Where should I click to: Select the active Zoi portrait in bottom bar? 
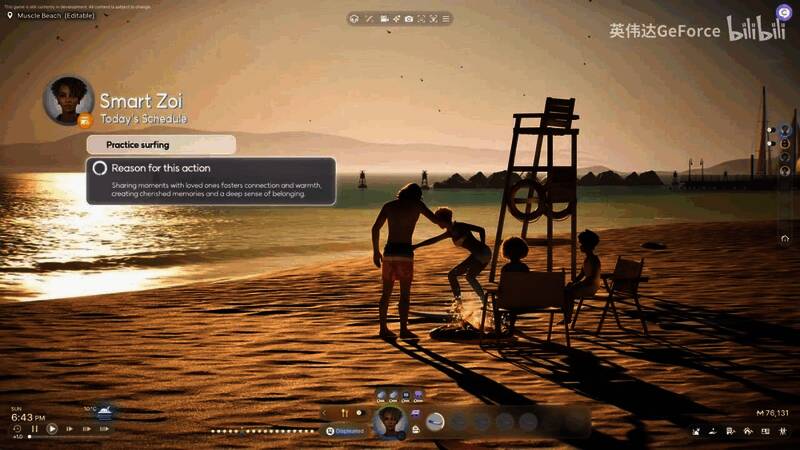tap(388, 422)
